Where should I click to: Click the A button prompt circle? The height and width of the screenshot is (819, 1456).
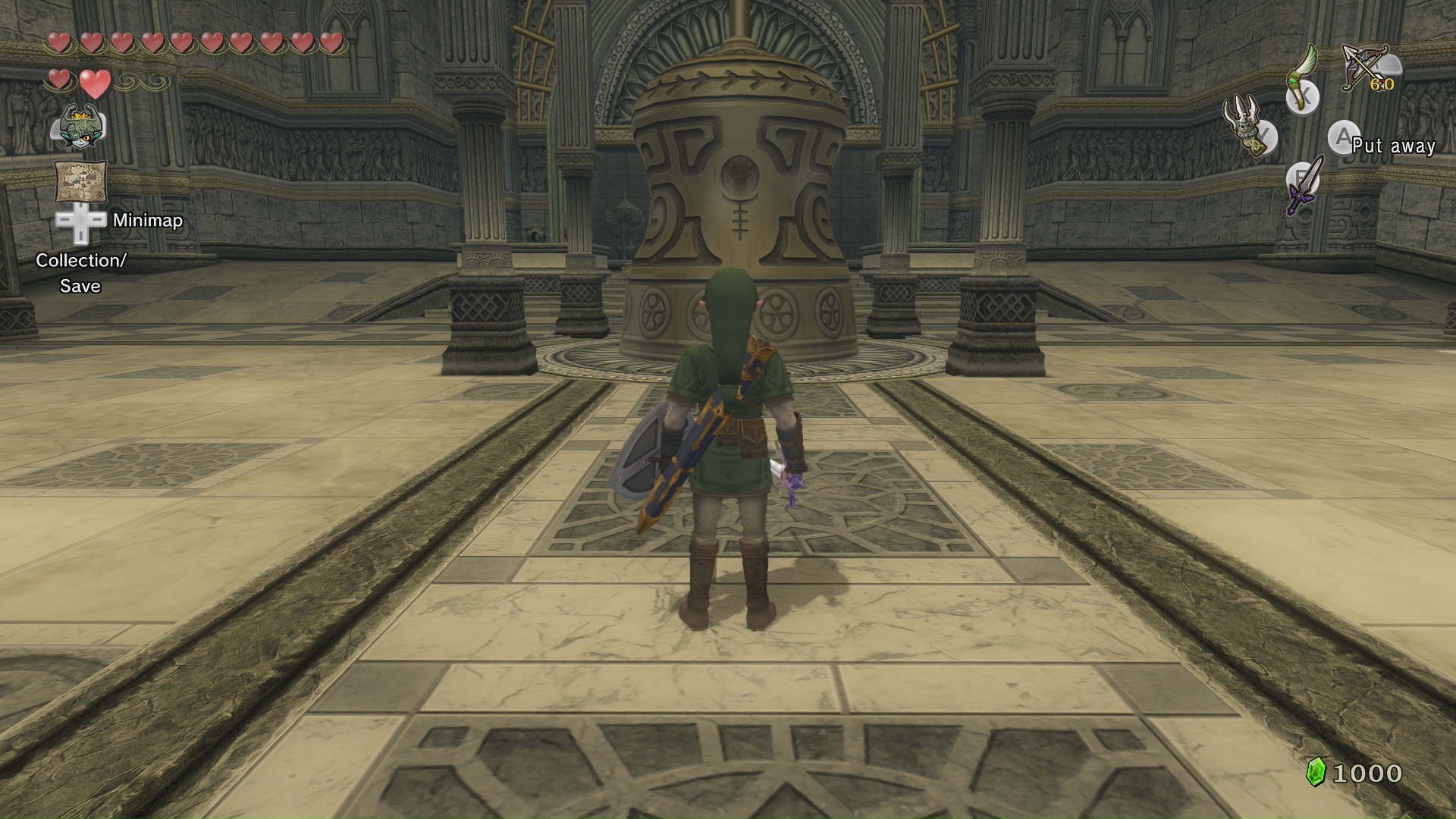1344,137
